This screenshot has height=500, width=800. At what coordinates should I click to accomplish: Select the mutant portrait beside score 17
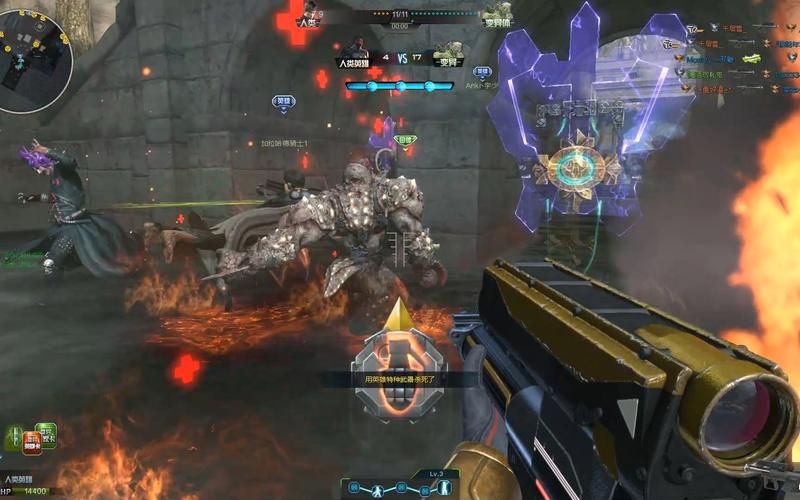pos(447,52)
